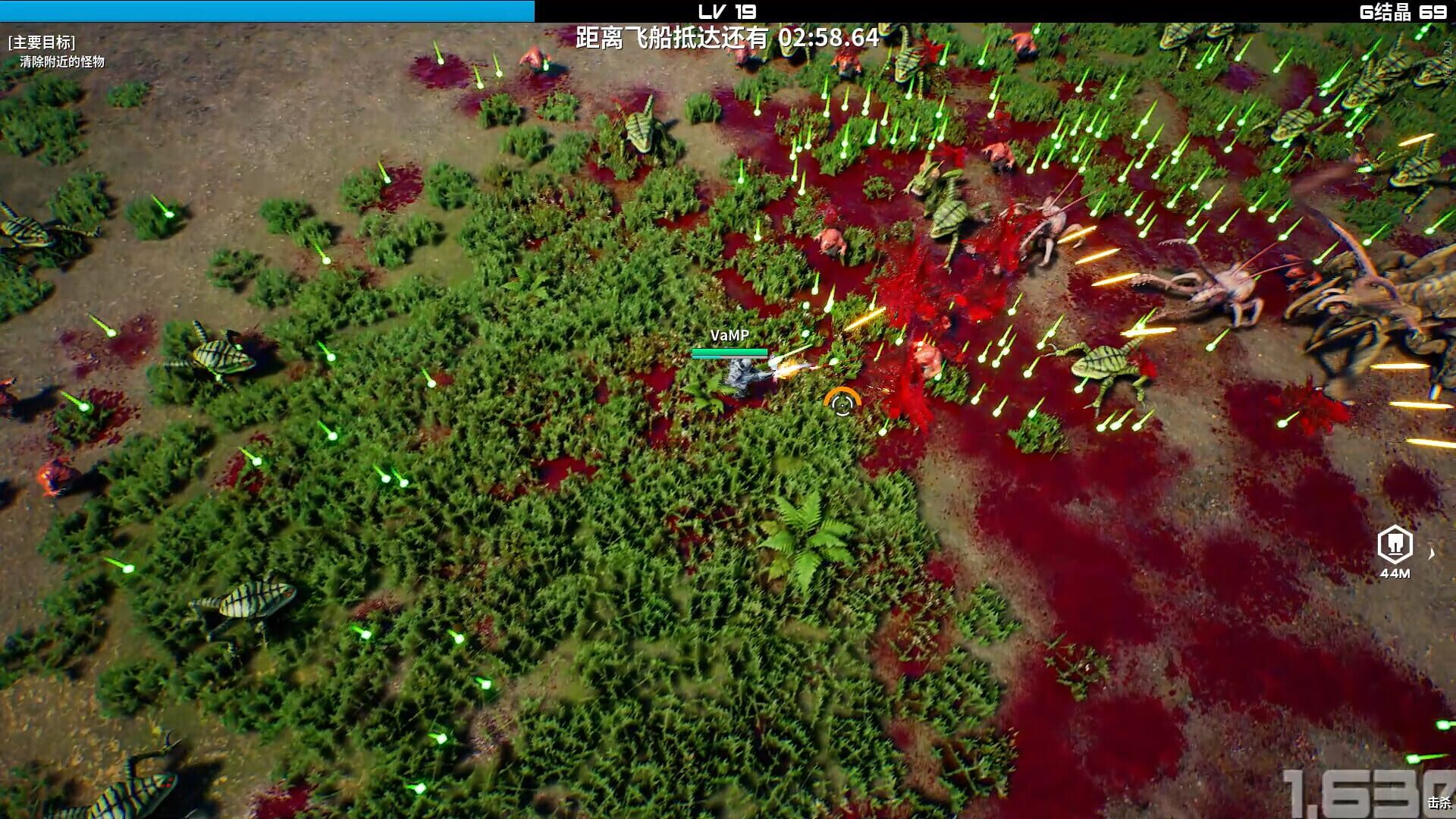
Task: Click the yellow muzzle flash from VaMP's gun
Action: 787,370
